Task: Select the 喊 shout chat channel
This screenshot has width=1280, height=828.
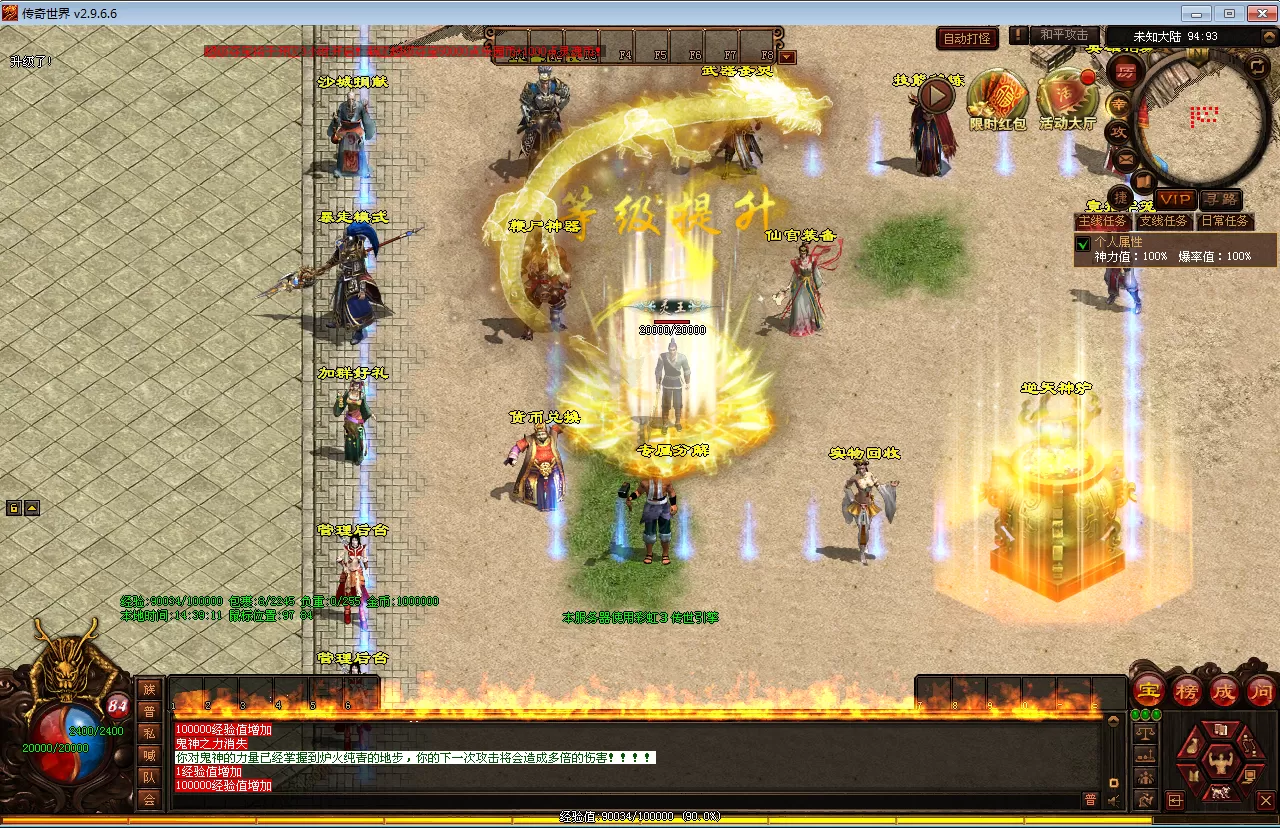Action: point(149,755)
